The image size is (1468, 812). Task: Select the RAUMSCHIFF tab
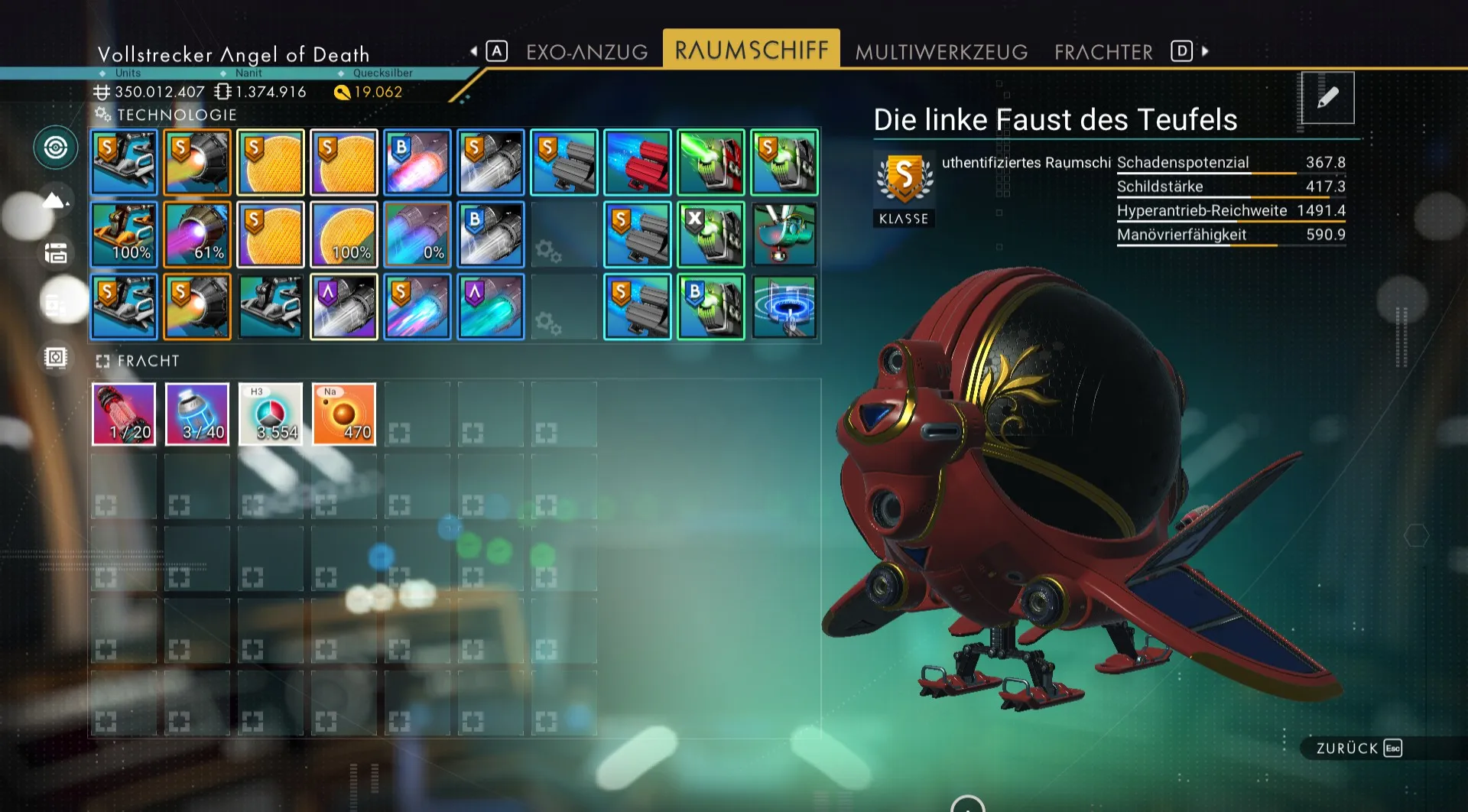[x=751, y=50]
